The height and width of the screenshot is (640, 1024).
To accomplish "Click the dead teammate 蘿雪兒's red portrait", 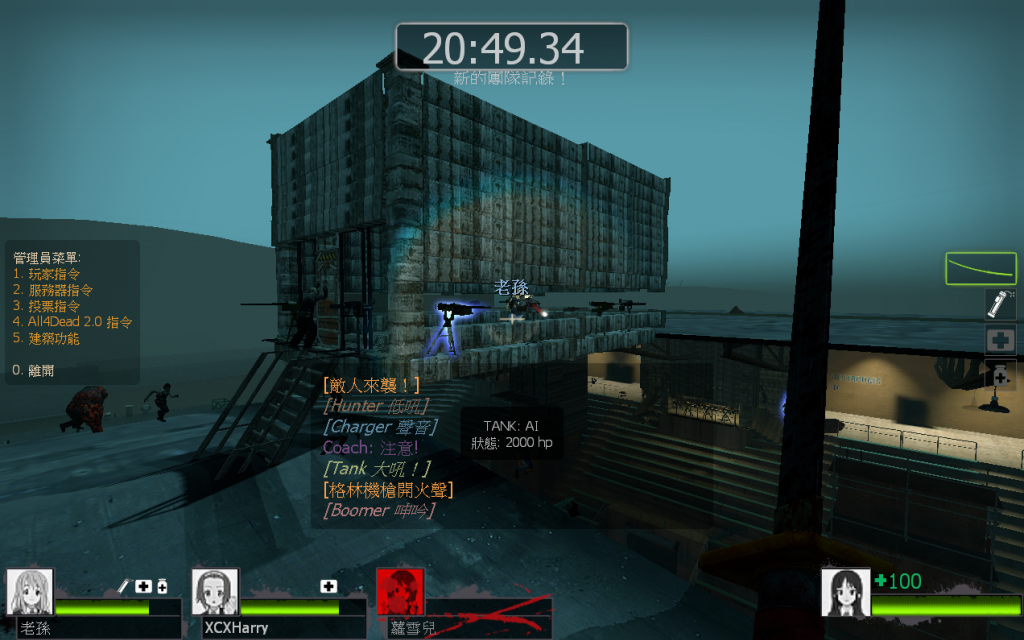I will coord(399,592).
